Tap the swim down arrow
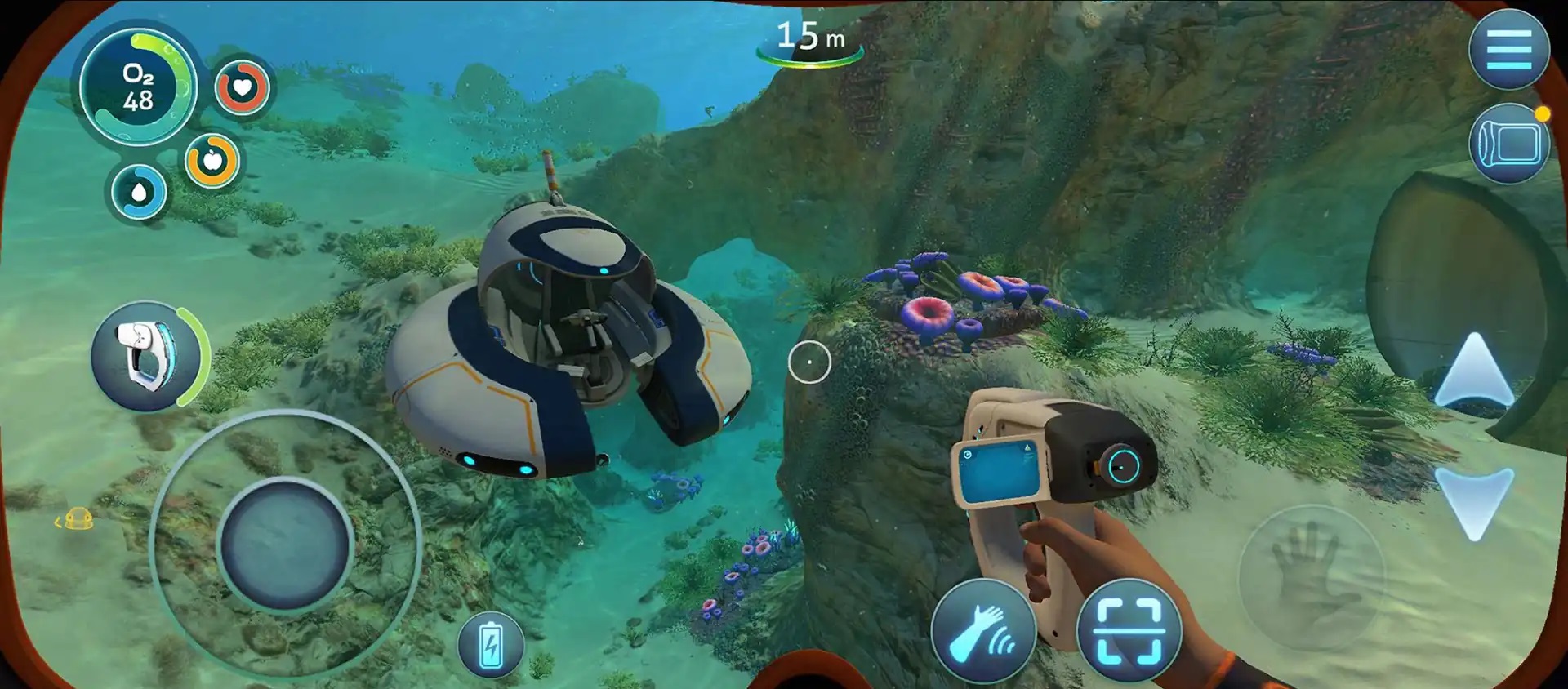 1474,502
